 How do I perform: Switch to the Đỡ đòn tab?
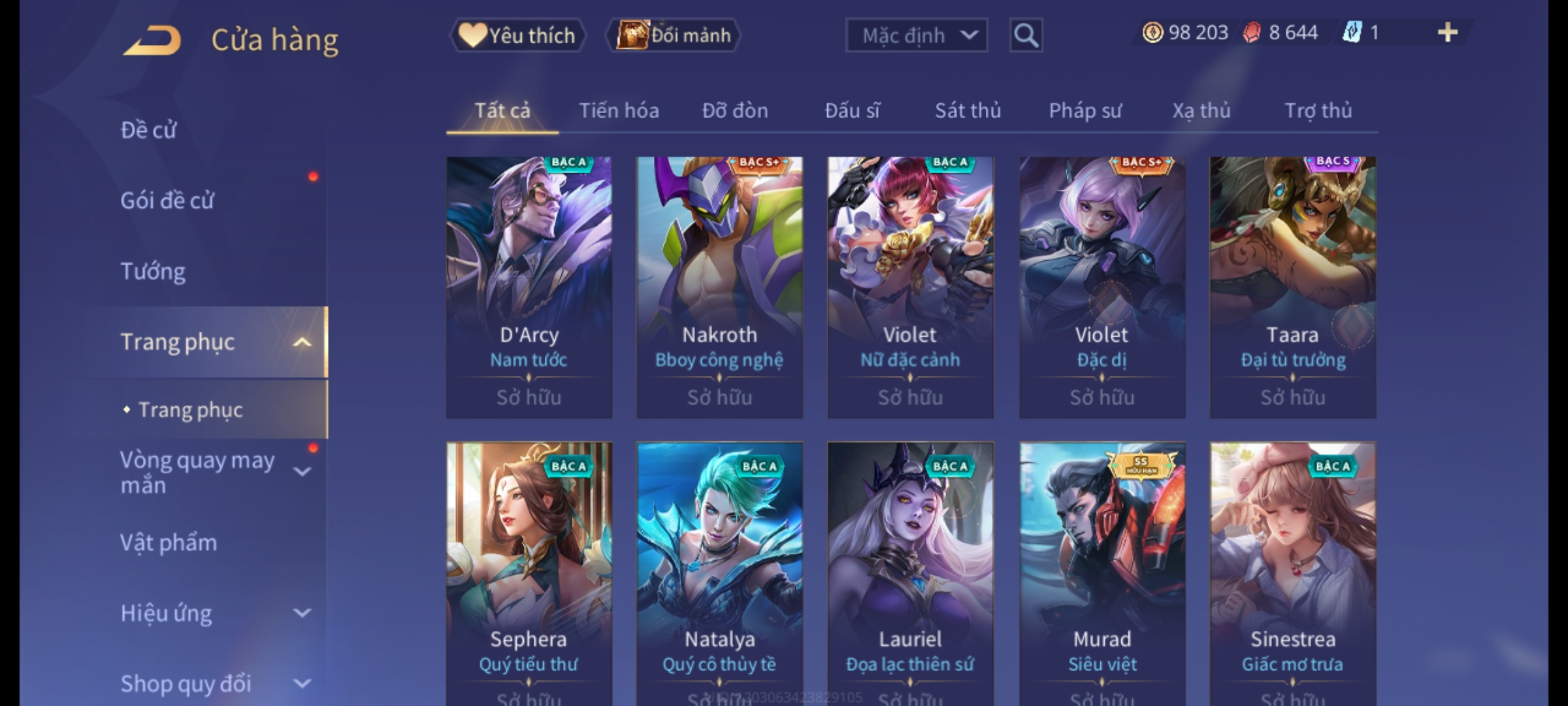coord(735,111)
